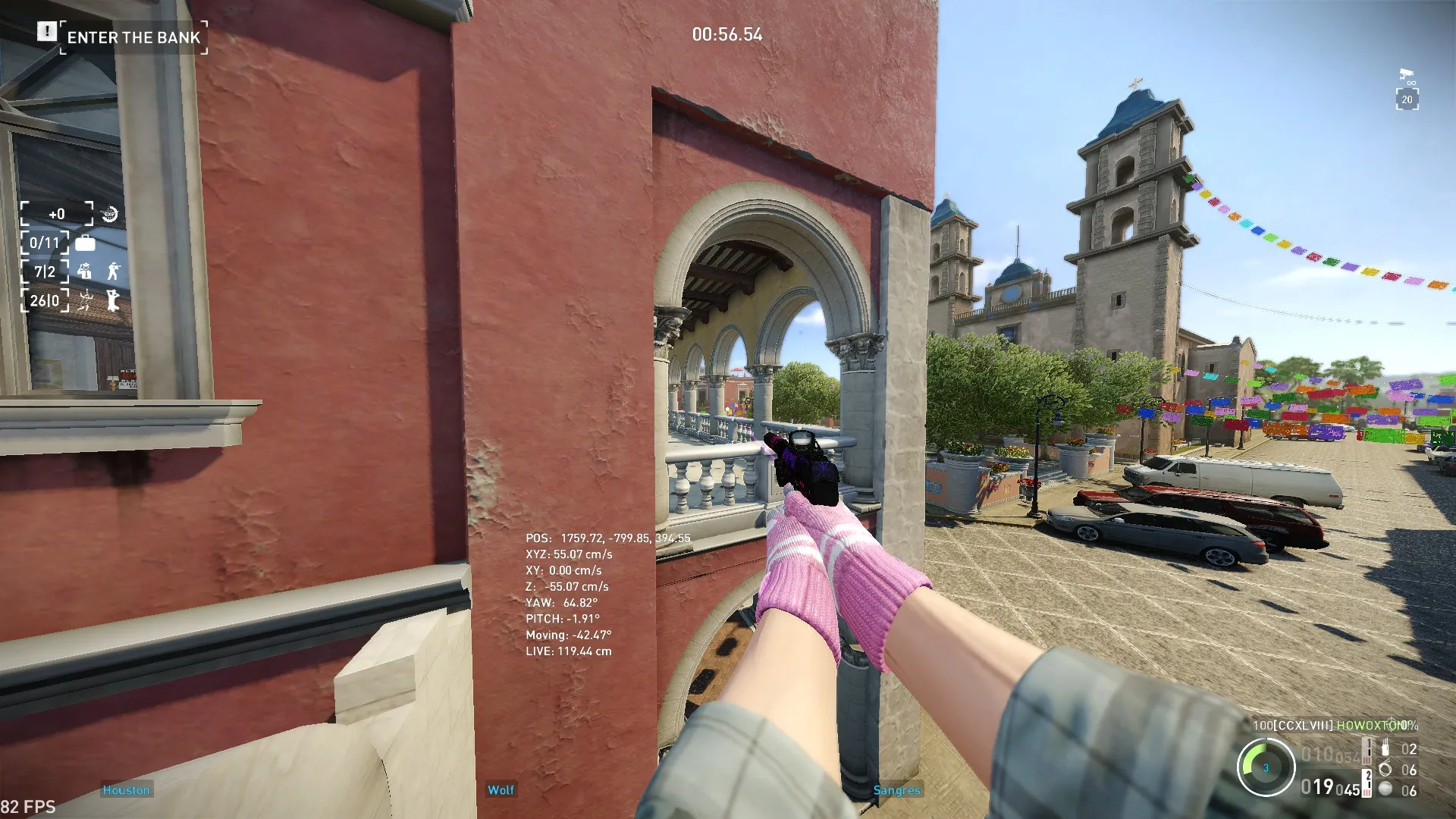Click the dancing civilian counter icon
The width and height of the screenshot is (1456, 819).
[x=84, y=300]
